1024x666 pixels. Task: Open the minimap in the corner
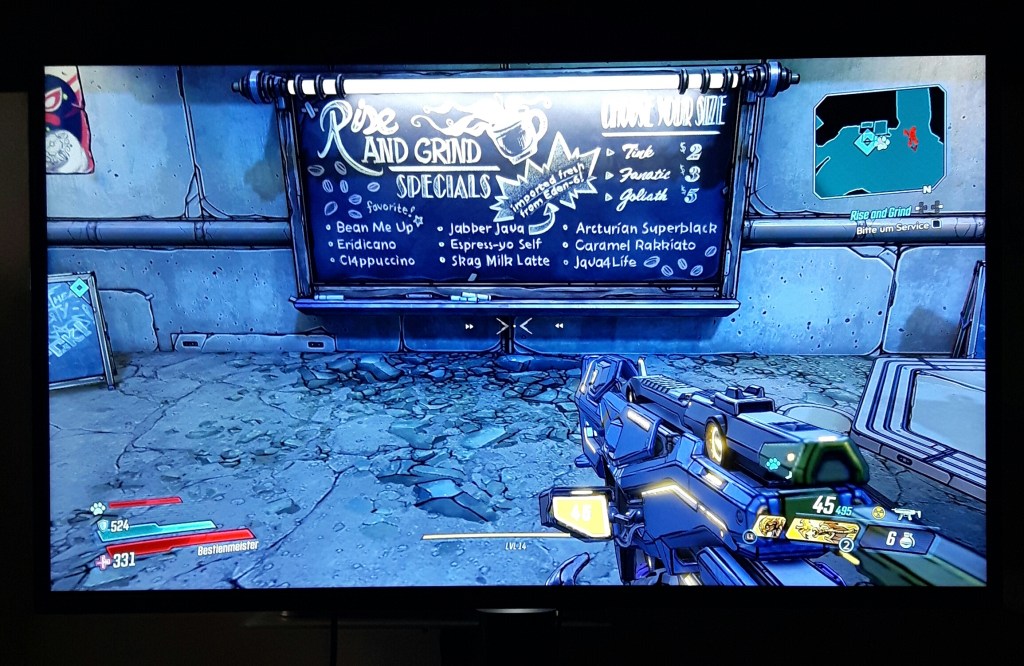[880, 141]
